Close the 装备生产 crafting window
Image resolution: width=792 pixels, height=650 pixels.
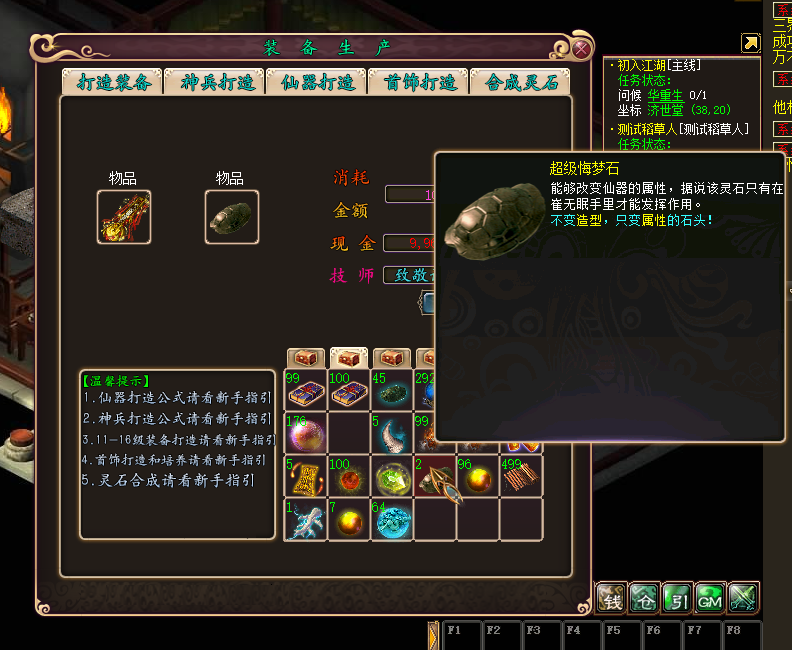point(582,48)
